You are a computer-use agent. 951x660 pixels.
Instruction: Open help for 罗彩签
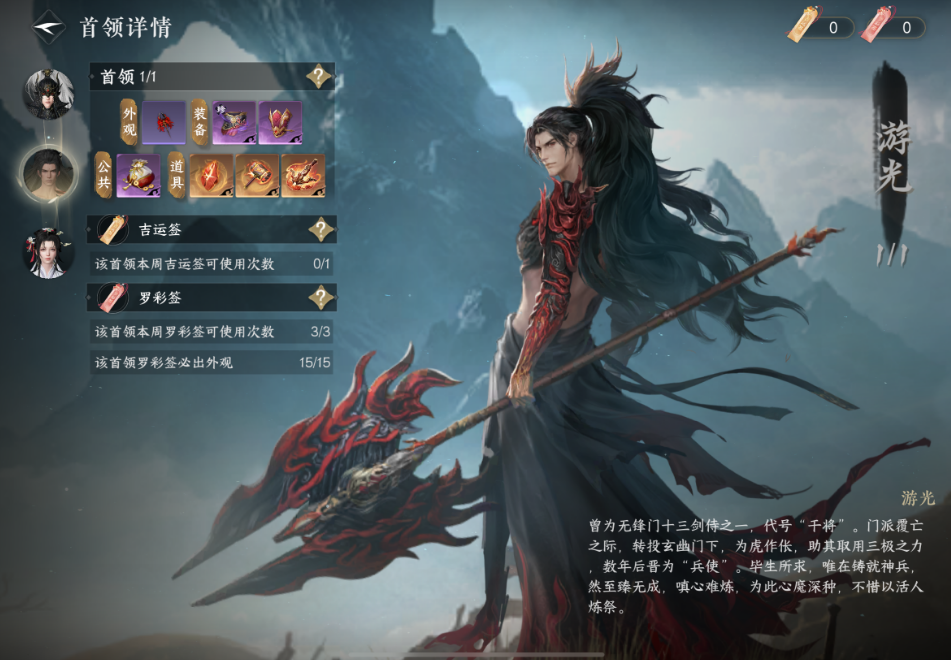(x=320, y=297)
